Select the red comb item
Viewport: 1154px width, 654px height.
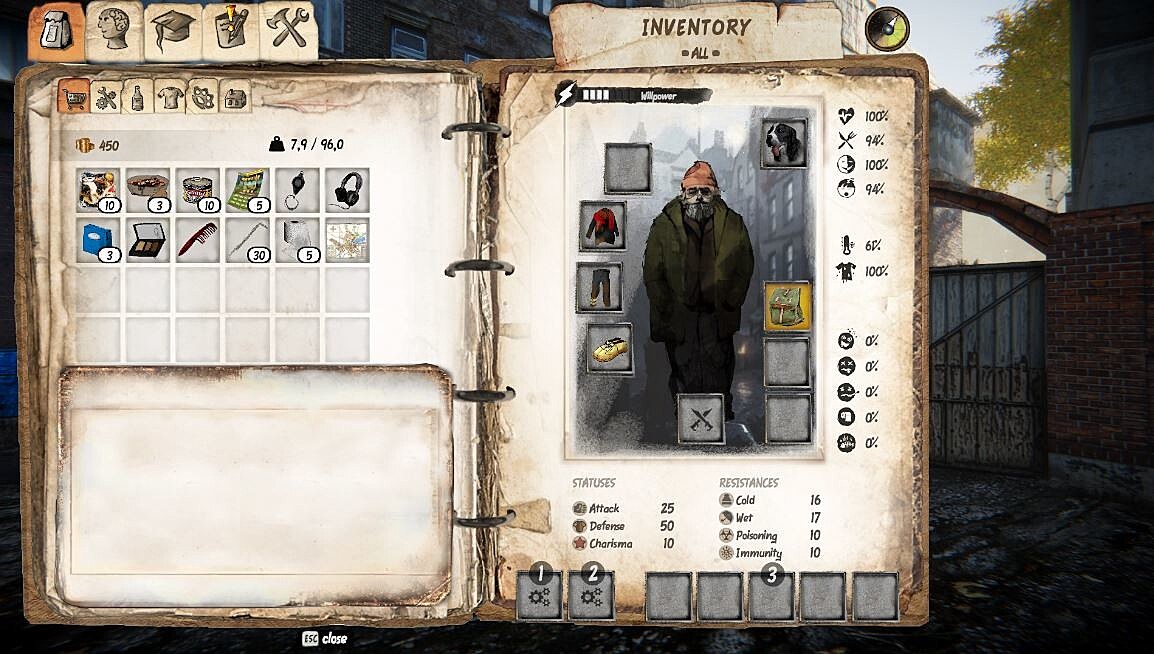[197, 240]
